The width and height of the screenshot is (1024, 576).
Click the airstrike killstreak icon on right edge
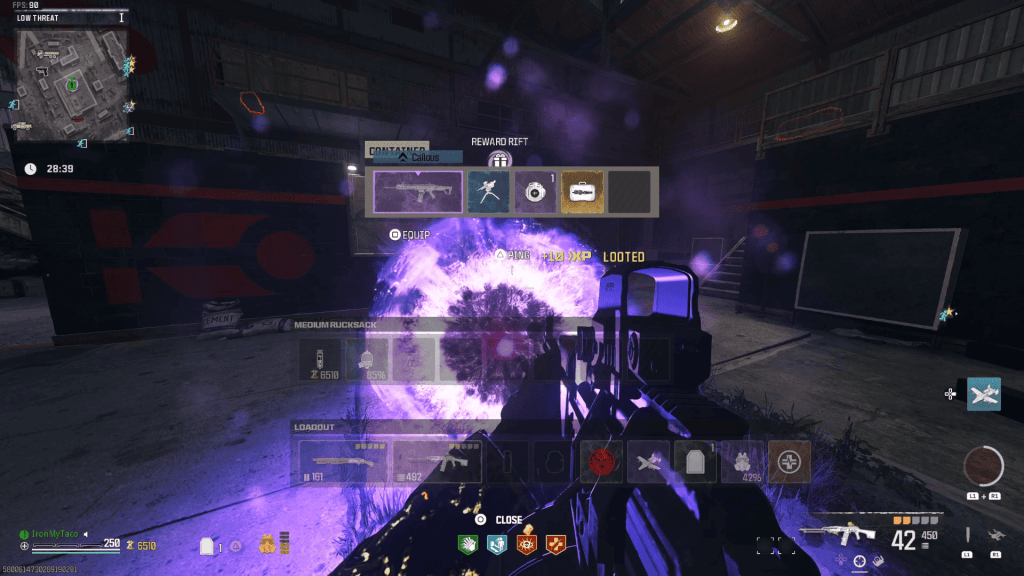pyautogui.click(x=984, y=394)
